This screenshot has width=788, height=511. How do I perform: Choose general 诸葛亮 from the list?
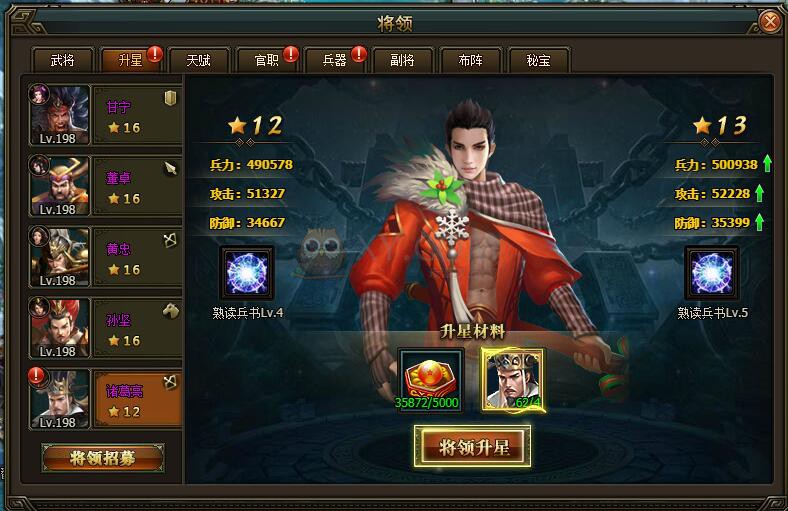[x=104, y=399]
